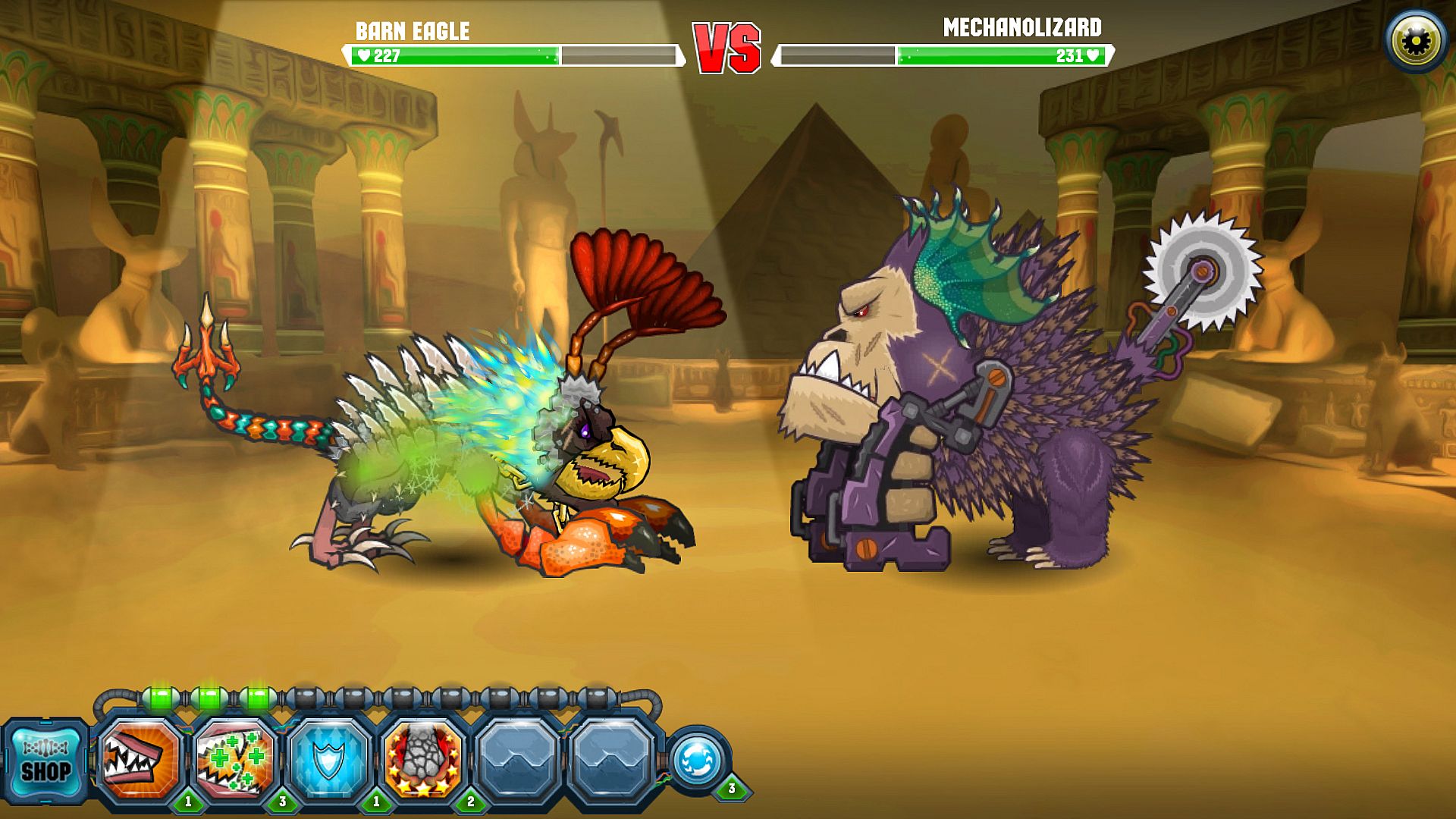Image resolution: width=1456 pixels, height=819 pixels.
Task: Activate the healing bite ability
Action: click(x=235, y=760)
